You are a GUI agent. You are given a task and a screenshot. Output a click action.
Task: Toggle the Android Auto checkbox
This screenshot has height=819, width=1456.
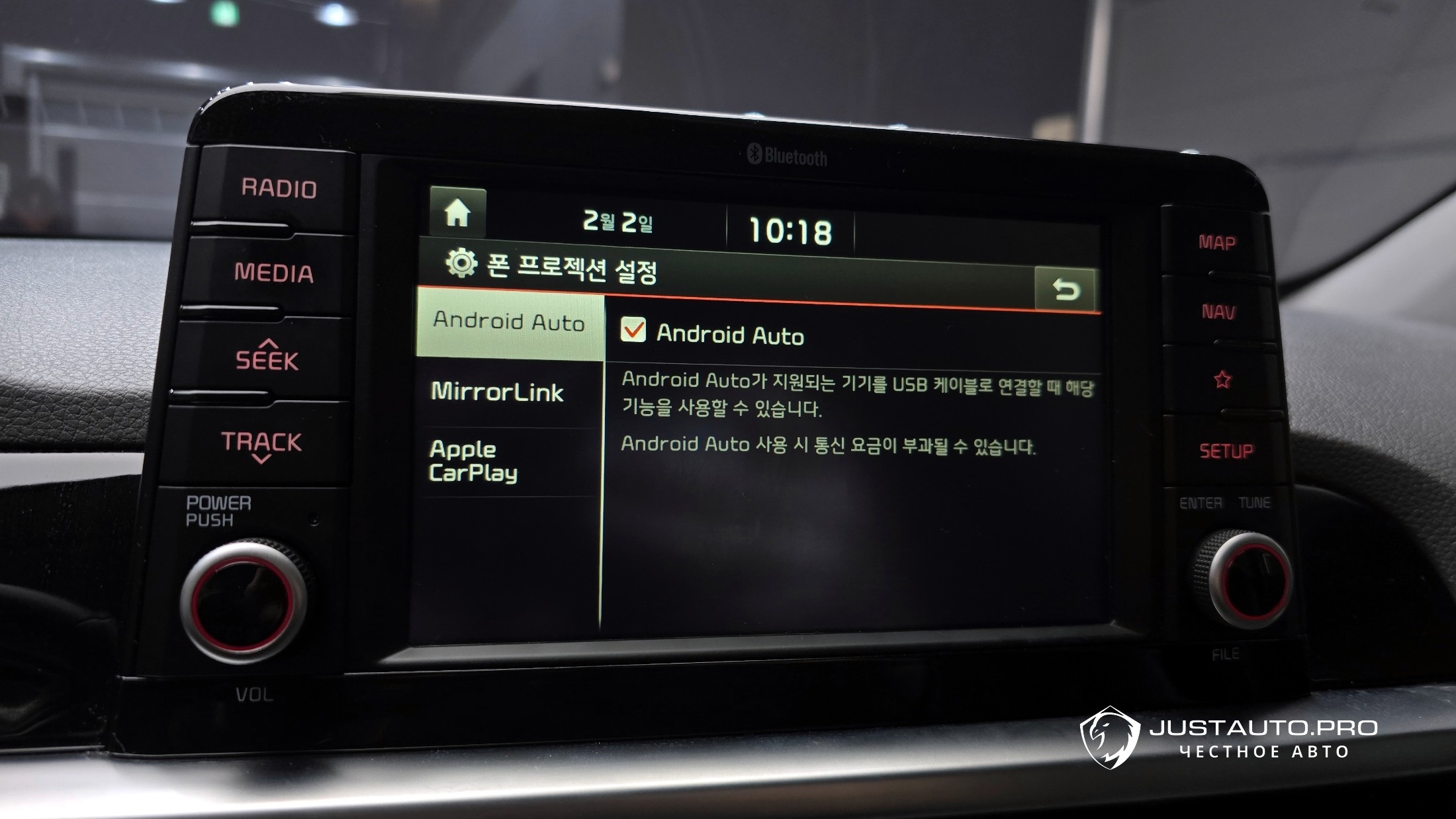point(633,330)
